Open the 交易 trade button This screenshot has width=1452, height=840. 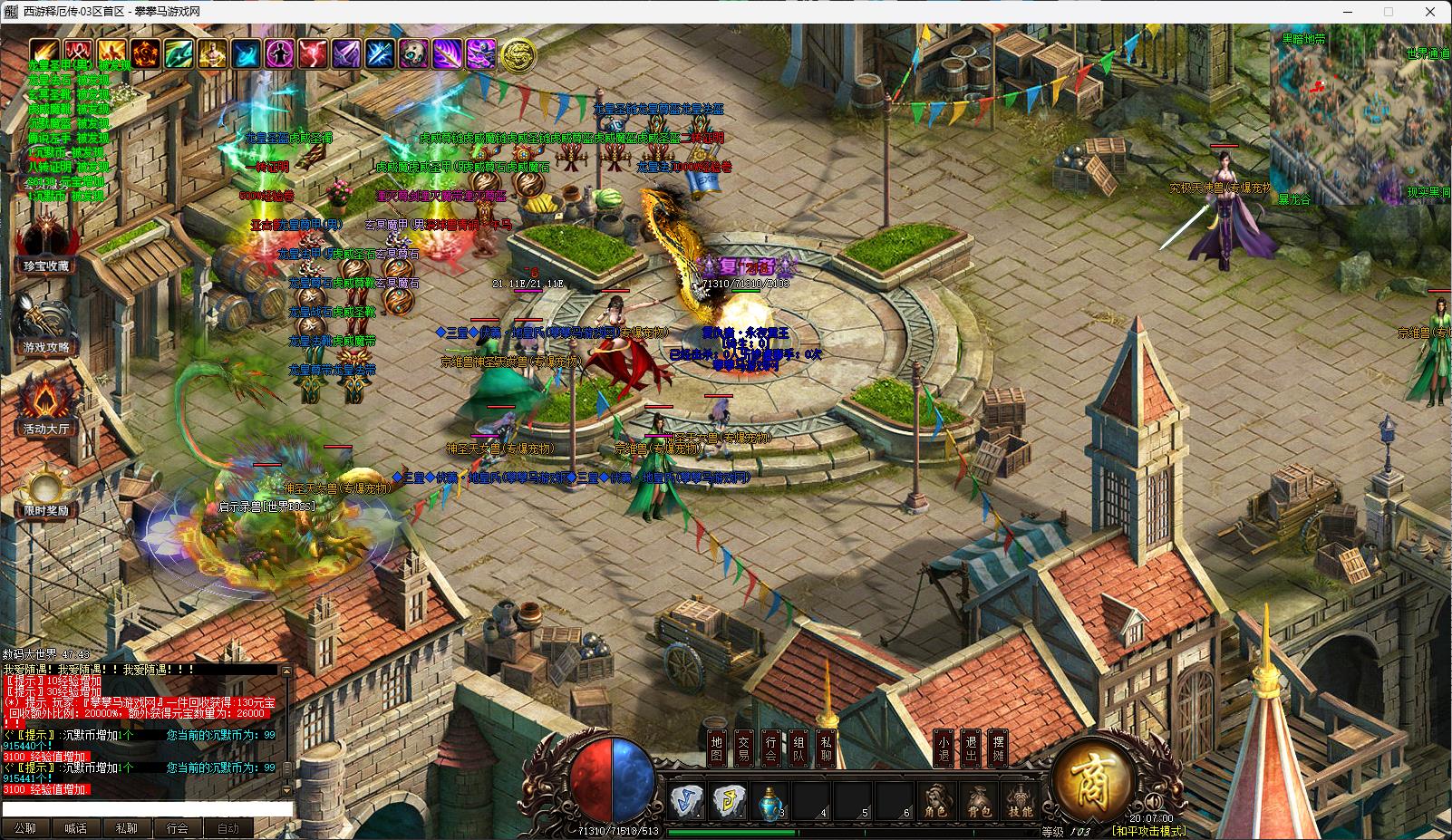tap(743, 748)
